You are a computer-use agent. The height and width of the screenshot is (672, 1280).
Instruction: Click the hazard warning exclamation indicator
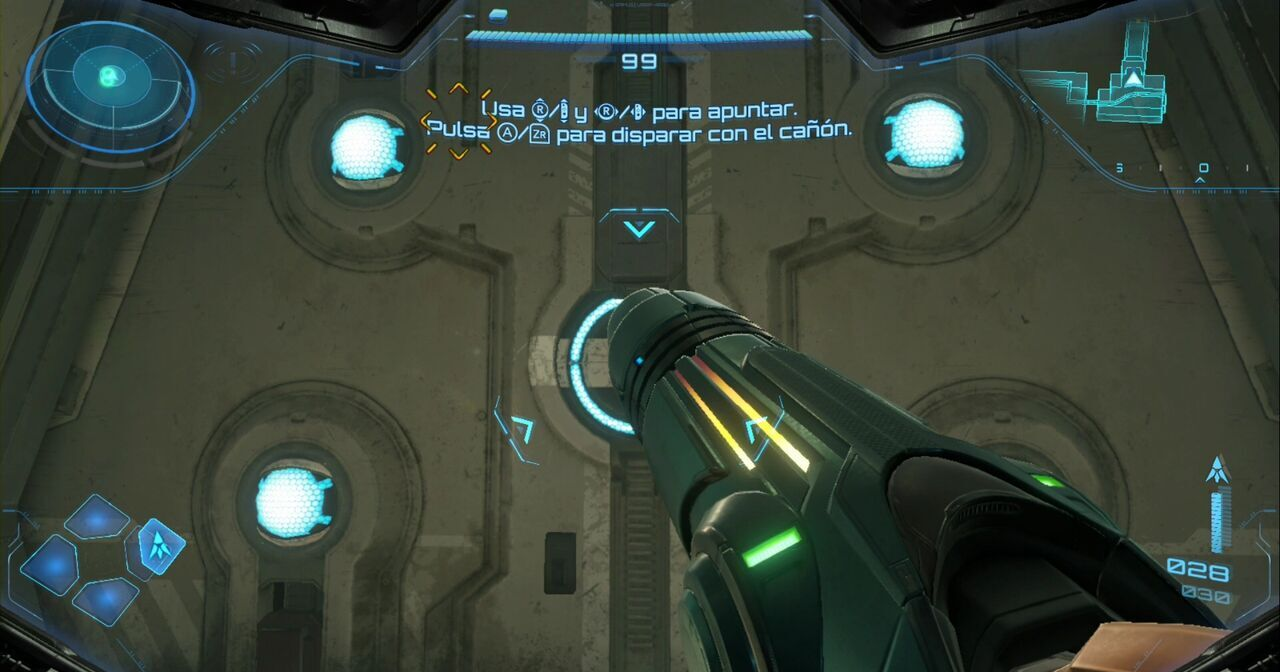point(232,62)
